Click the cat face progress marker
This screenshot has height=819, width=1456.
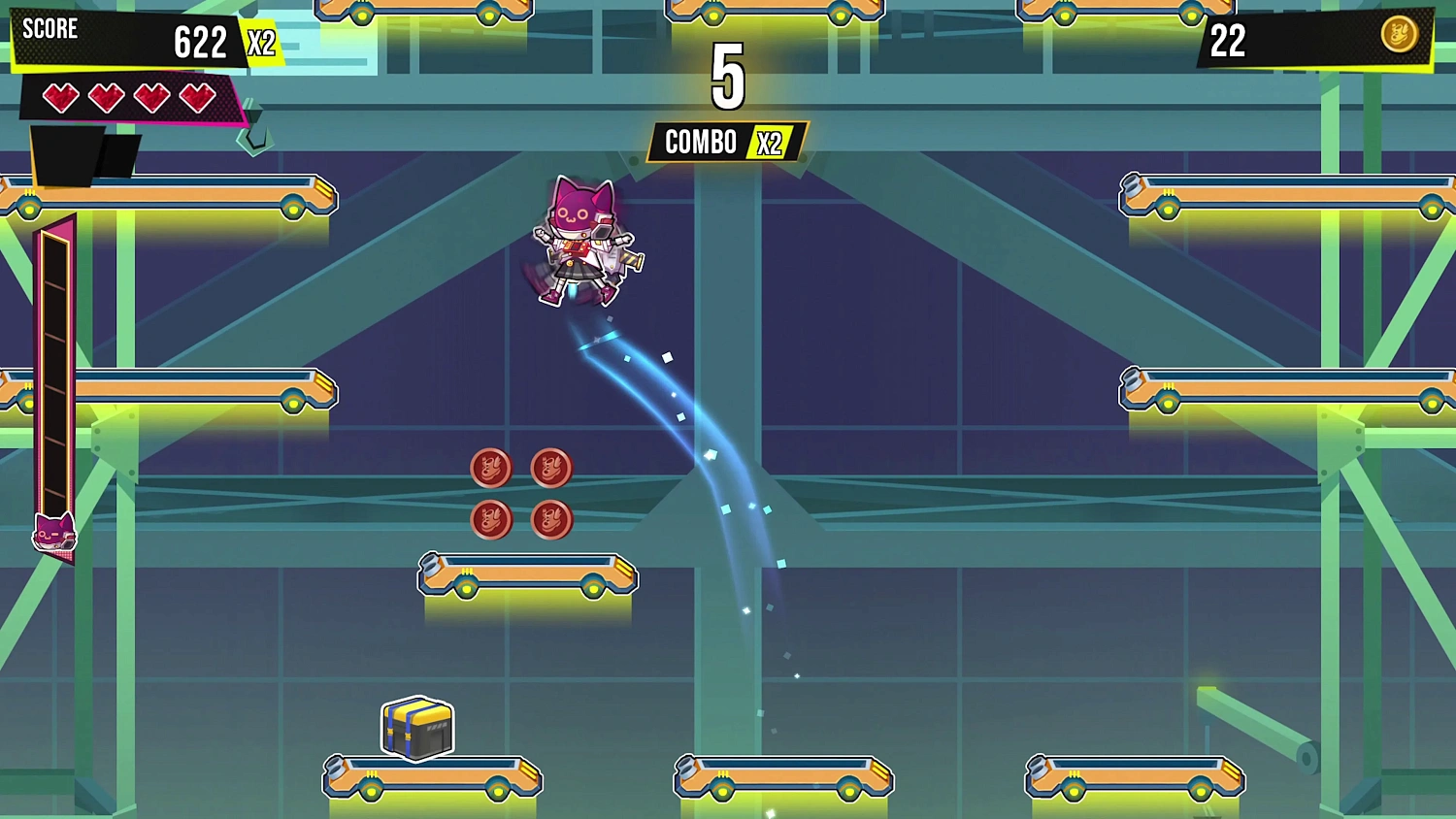[x=54, y=533]
